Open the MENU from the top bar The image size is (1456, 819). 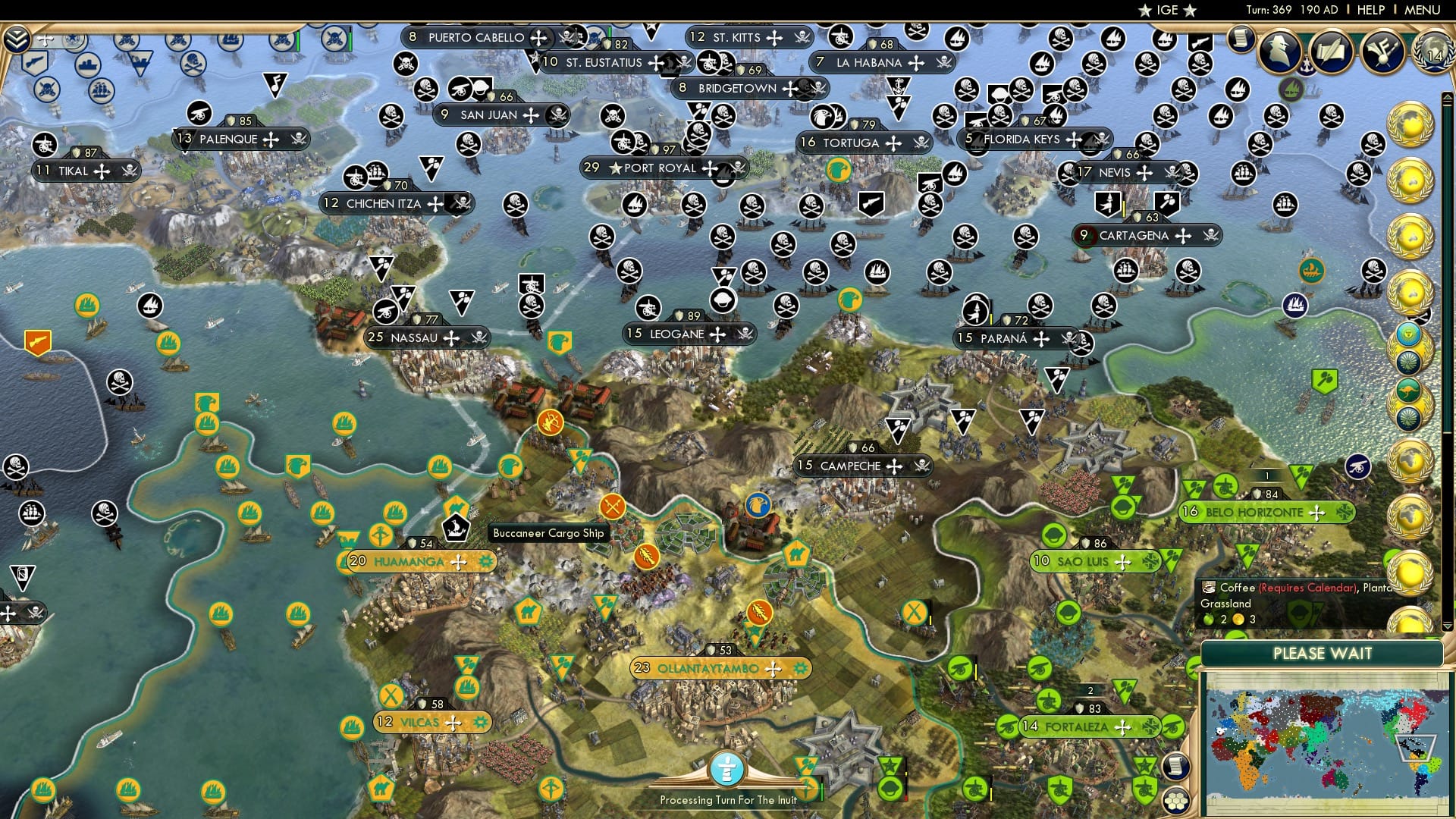pyautogui.click(x=1424, y=10)
